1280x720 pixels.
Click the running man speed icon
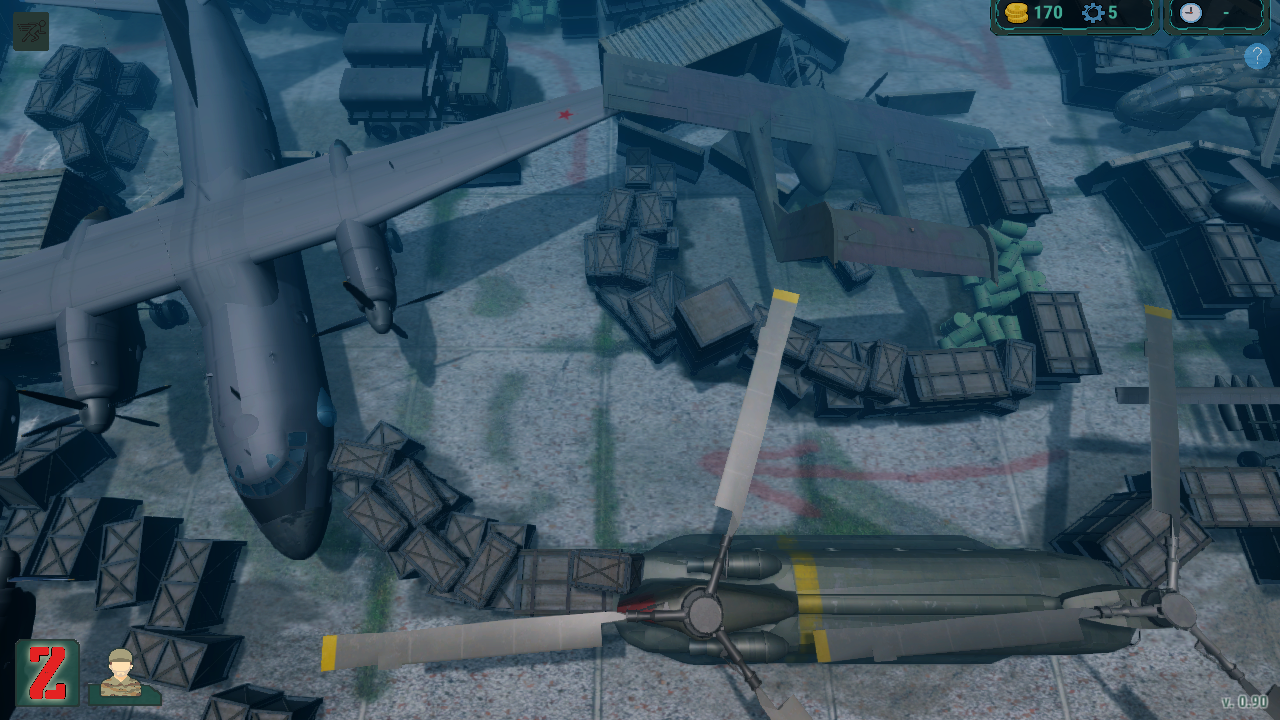31,31
